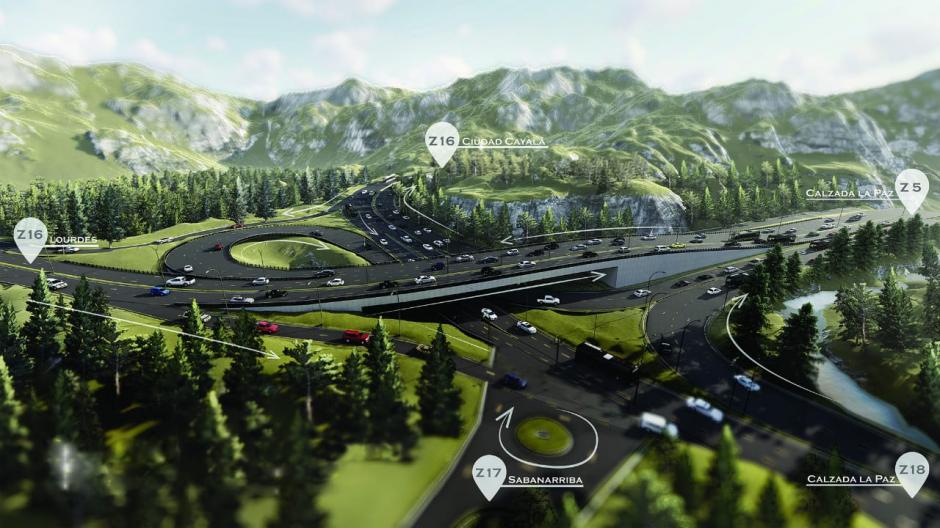
Task: Select the Z17 Sabanarriba marker pin
Action: tap(488, 474)
